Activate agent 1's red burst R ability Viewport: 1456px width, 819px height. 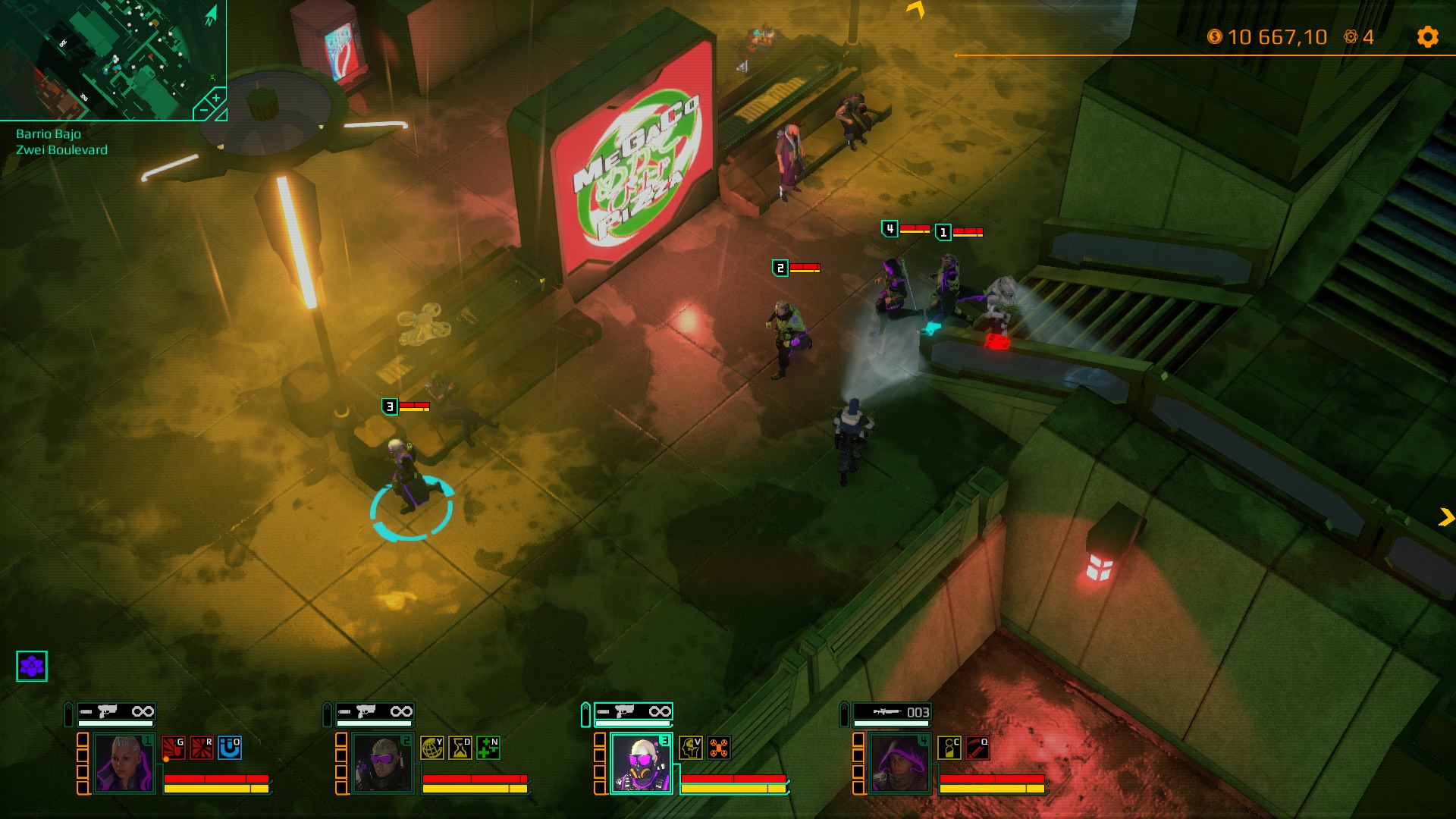pos(202,748)
